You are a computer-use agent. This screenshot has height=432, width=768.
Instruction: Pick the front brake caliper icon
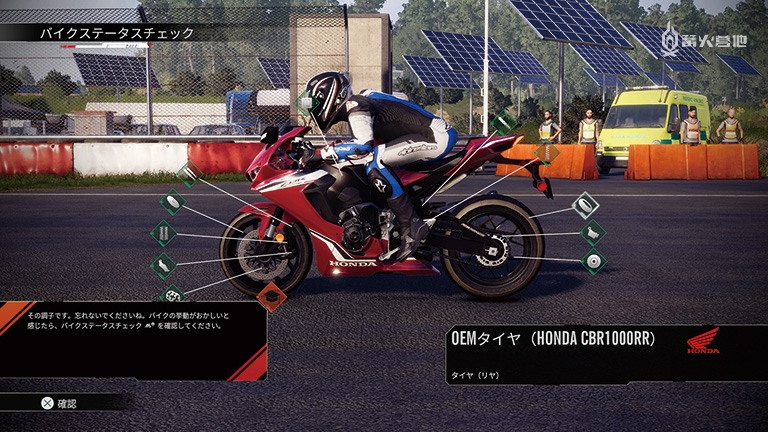[163, 265]
